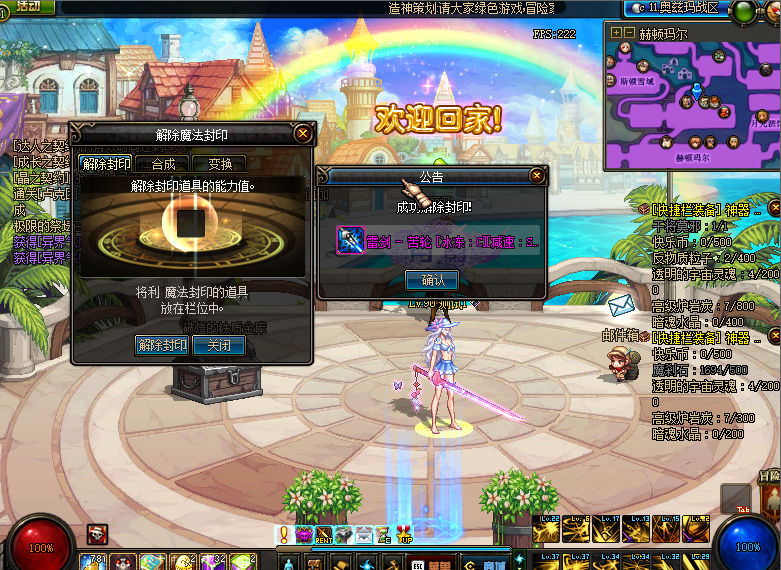Click the RENT icon above the hotbar
The height and width of the screenshot is (570, 781).
pyautogui.click(x=324, y=535)
